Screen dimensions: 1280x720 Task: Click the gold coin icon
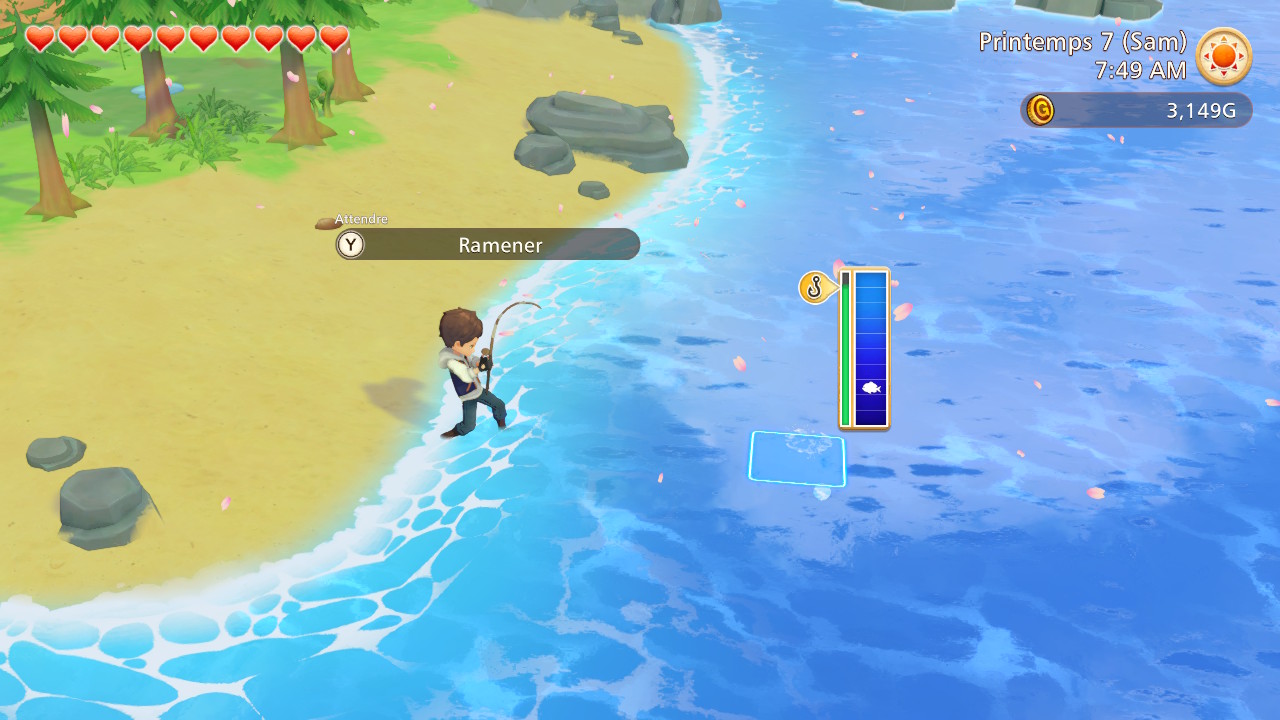click(x=1041, y=110)
